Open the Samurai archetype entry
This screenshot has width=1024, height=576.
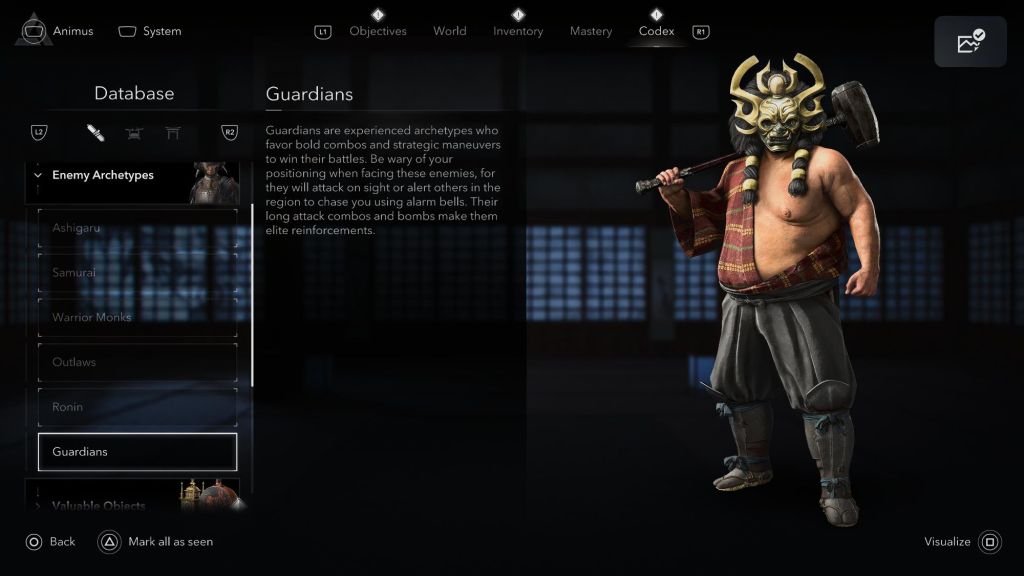(x=137, y=273)
